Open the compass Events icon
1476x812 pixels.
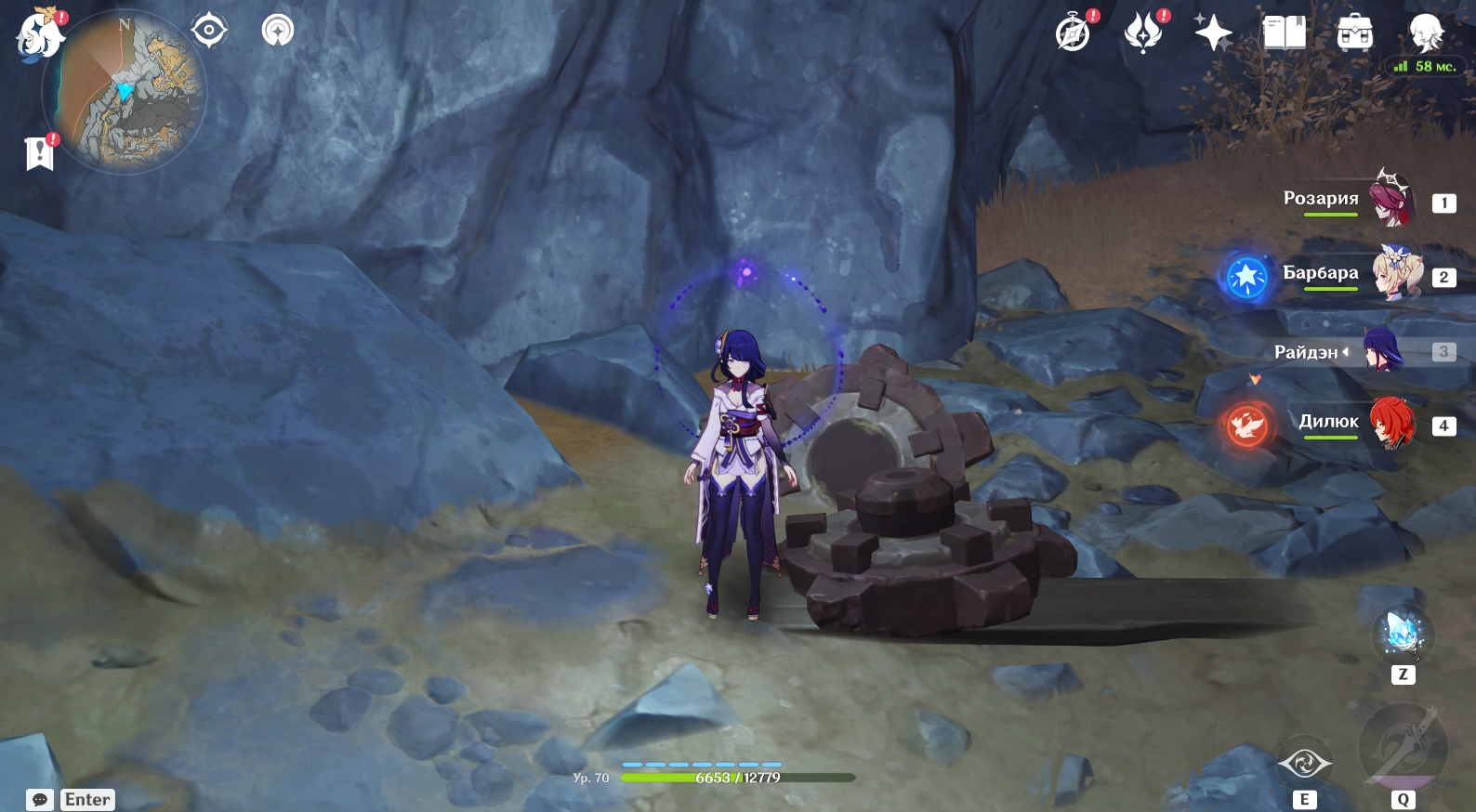coord(1074,33)
